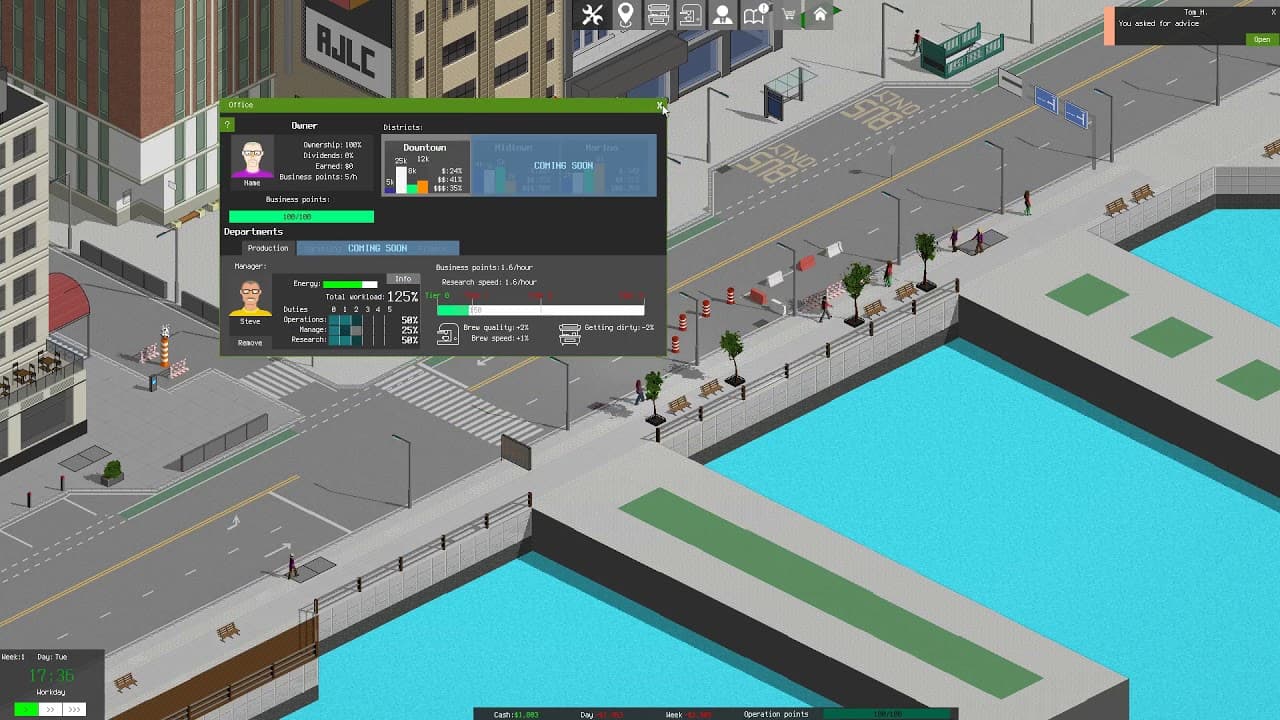Toggle Steve's Operations duty level 2 cell
Screen dimensions: 1280x720
[356, 318]
